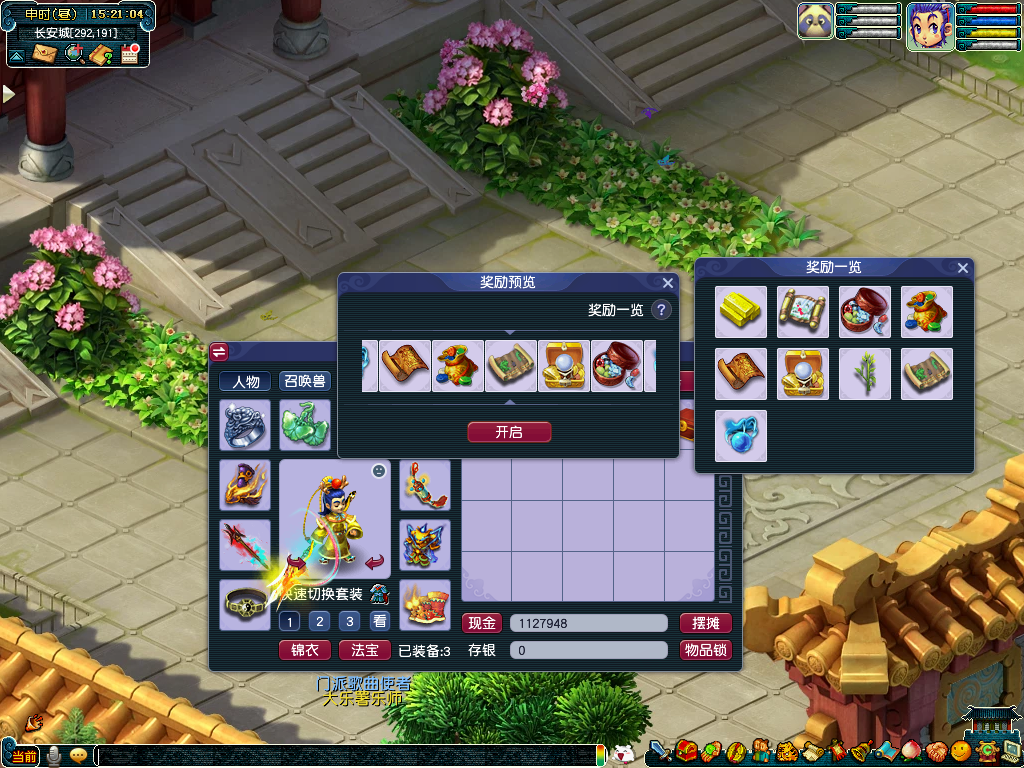Click the 现金 cash button

click(482, 623)
